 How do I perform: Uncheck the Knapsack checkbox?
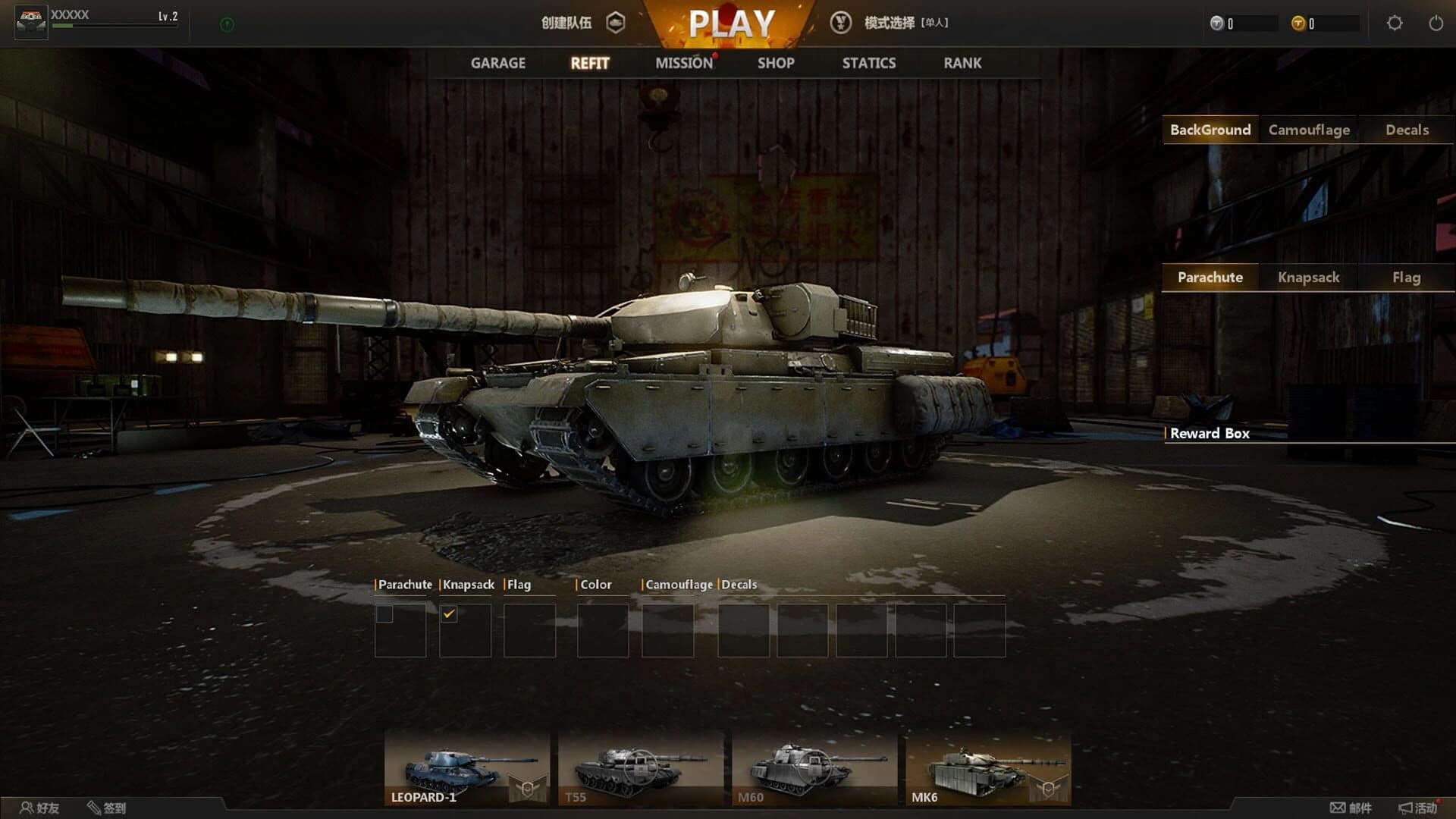point(450,612)
